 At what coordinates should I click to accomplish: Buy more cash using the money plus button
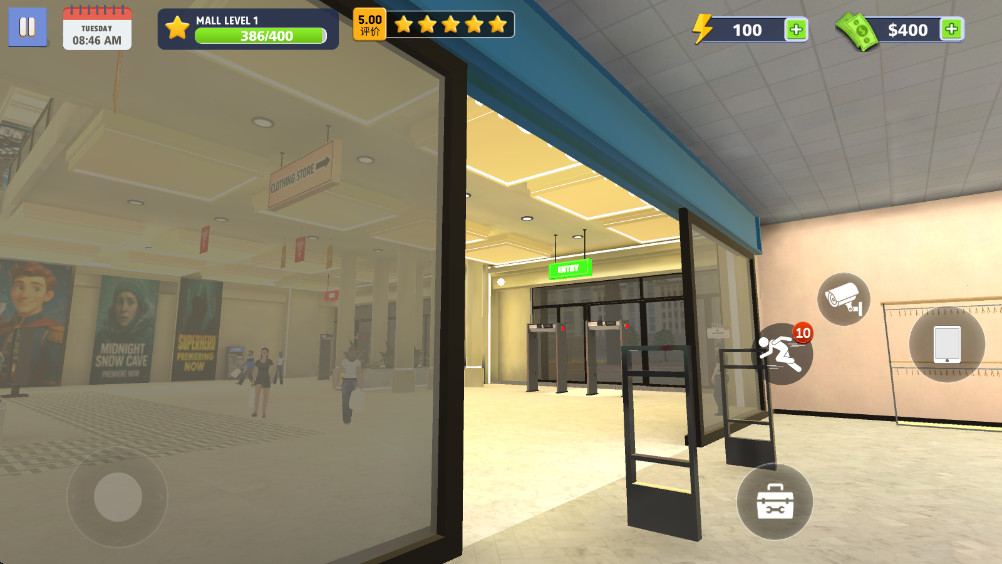(x=952, y=30)
